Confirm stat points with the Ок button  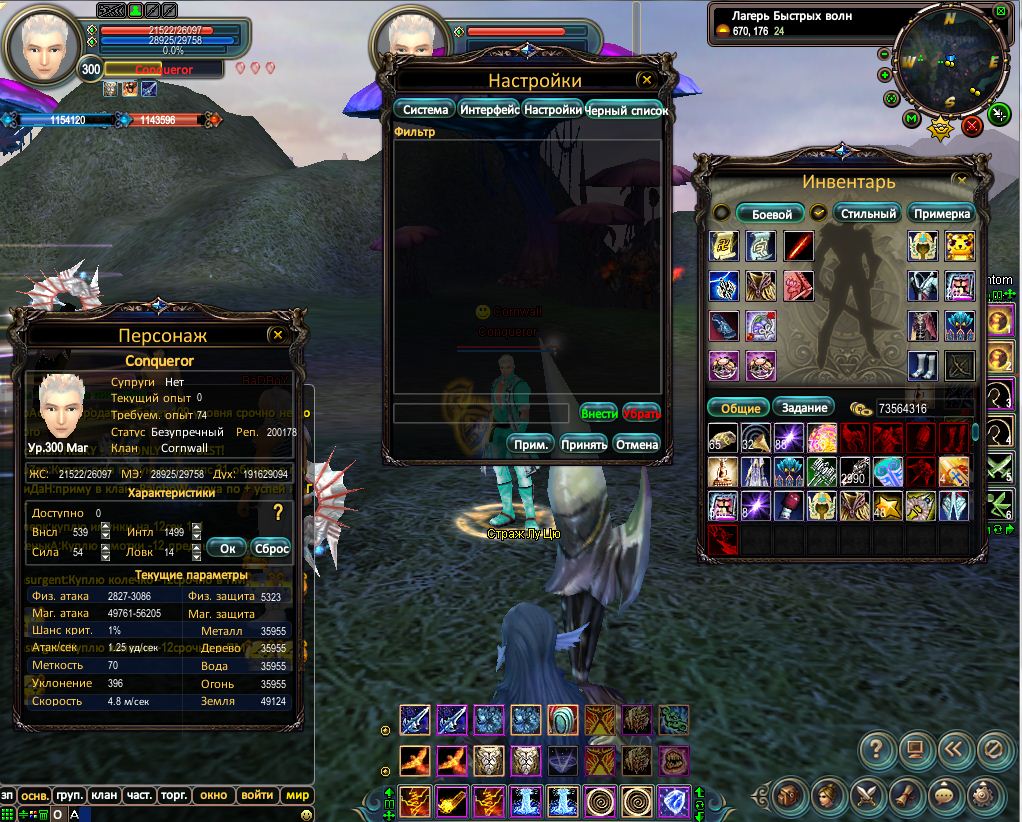pyautogui.click(x=228, y=548)
